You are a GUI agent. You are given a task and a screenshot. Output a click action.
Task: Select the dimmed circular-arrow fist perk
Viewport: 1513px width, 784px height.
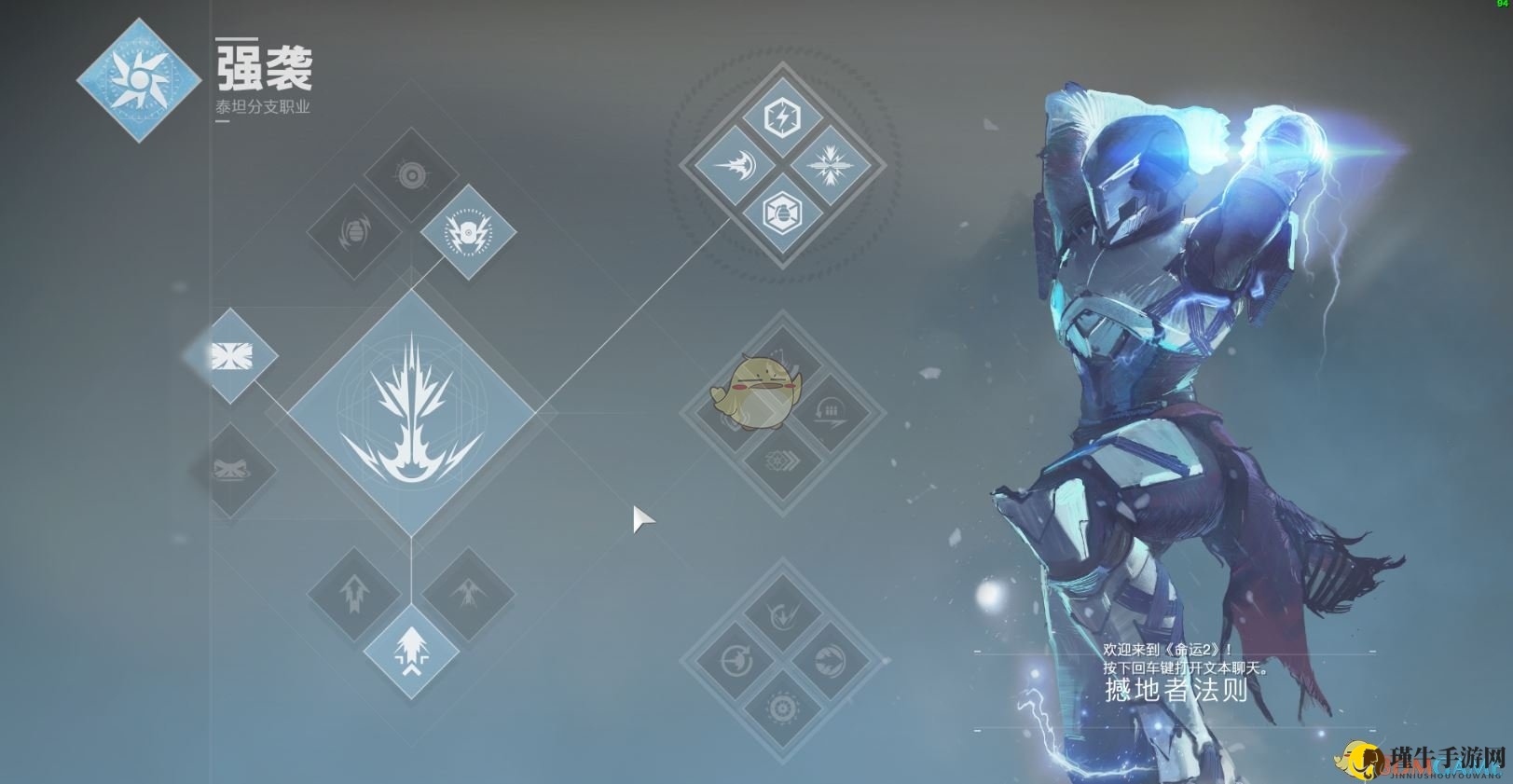coord(735,662)
